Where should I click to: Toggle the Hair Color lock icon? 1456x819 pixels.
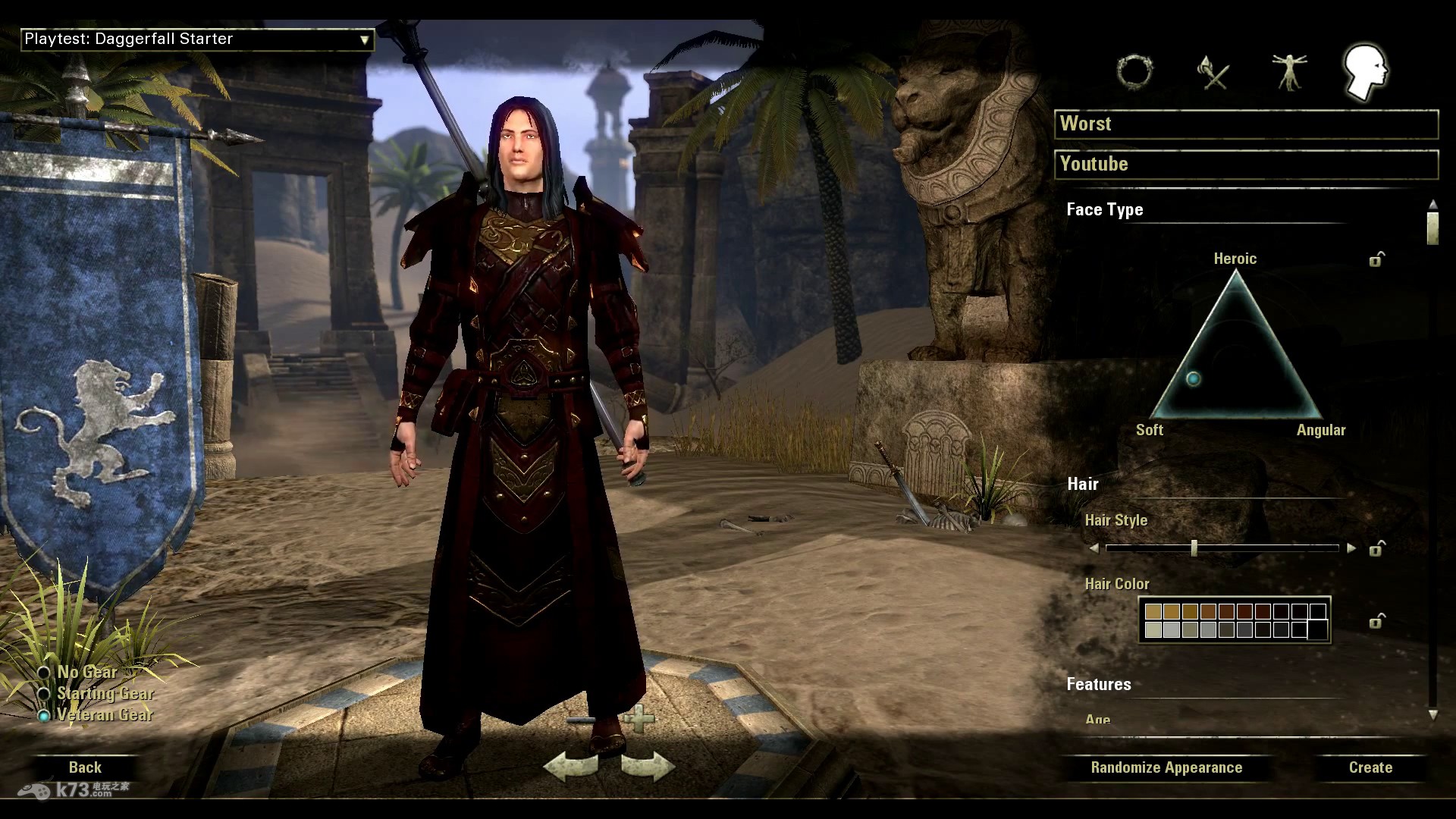(x=1376, y=622)
